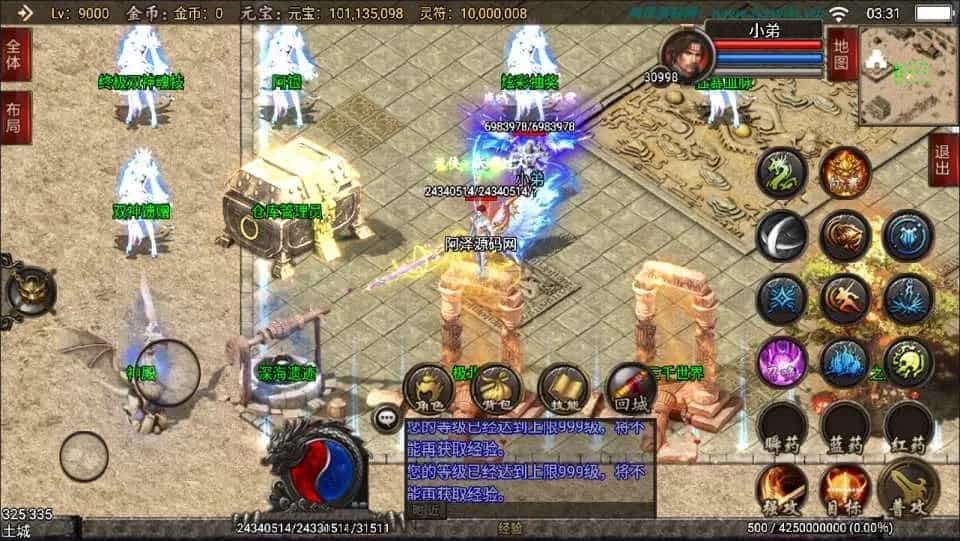Use the 瞬药 instant potion slot

(781, 426)
